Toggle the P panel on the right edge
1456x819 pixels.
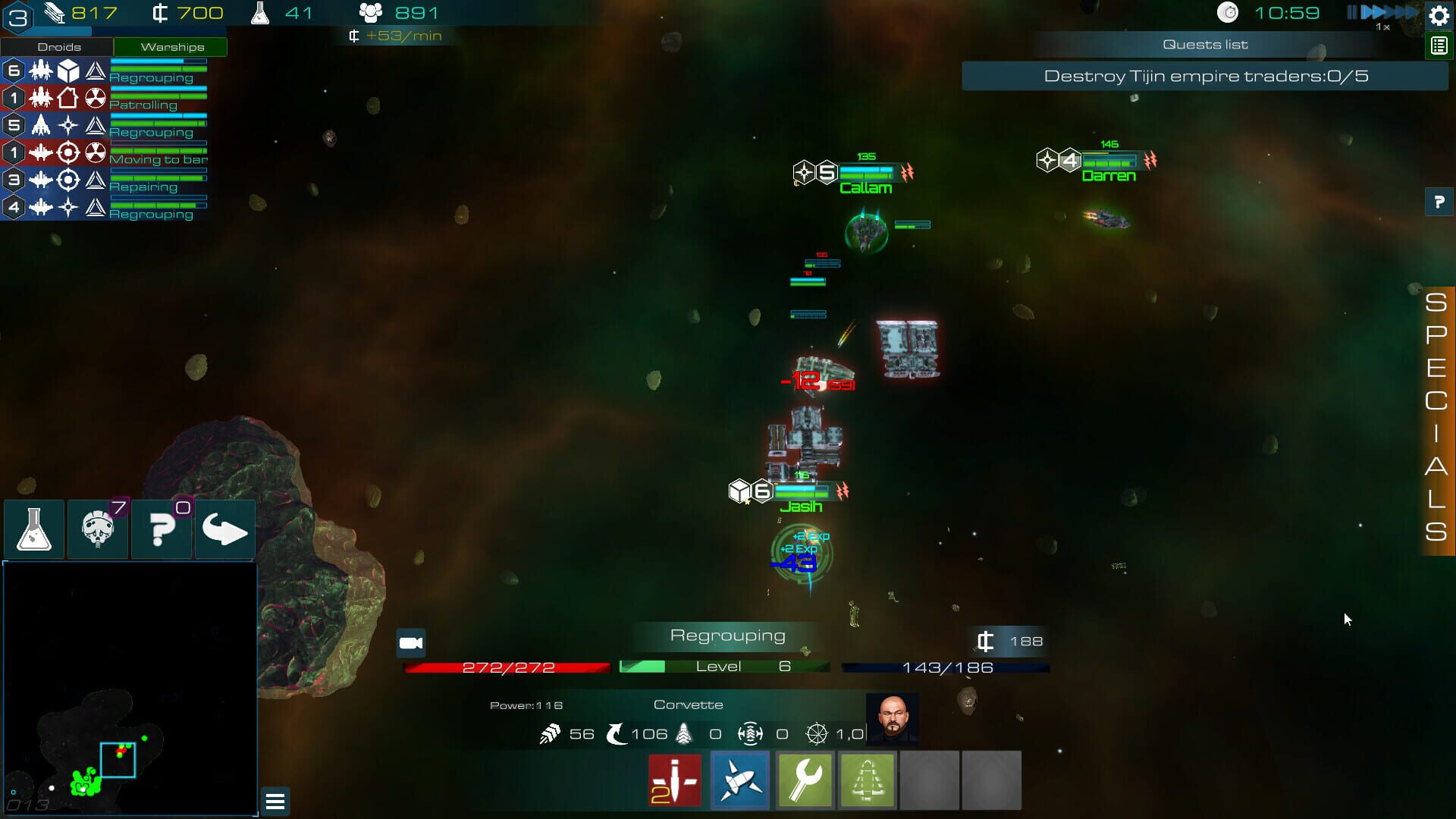[1438, 202]
